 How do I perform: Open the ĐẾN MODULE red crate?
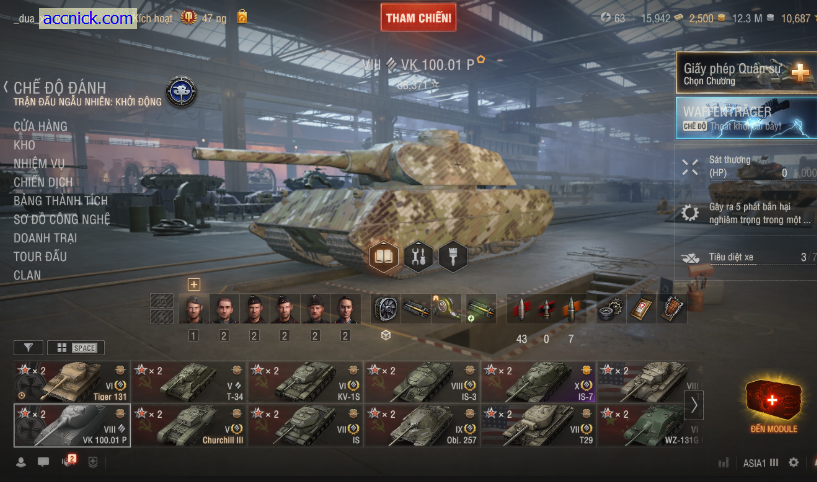click(x=776, y=405)
